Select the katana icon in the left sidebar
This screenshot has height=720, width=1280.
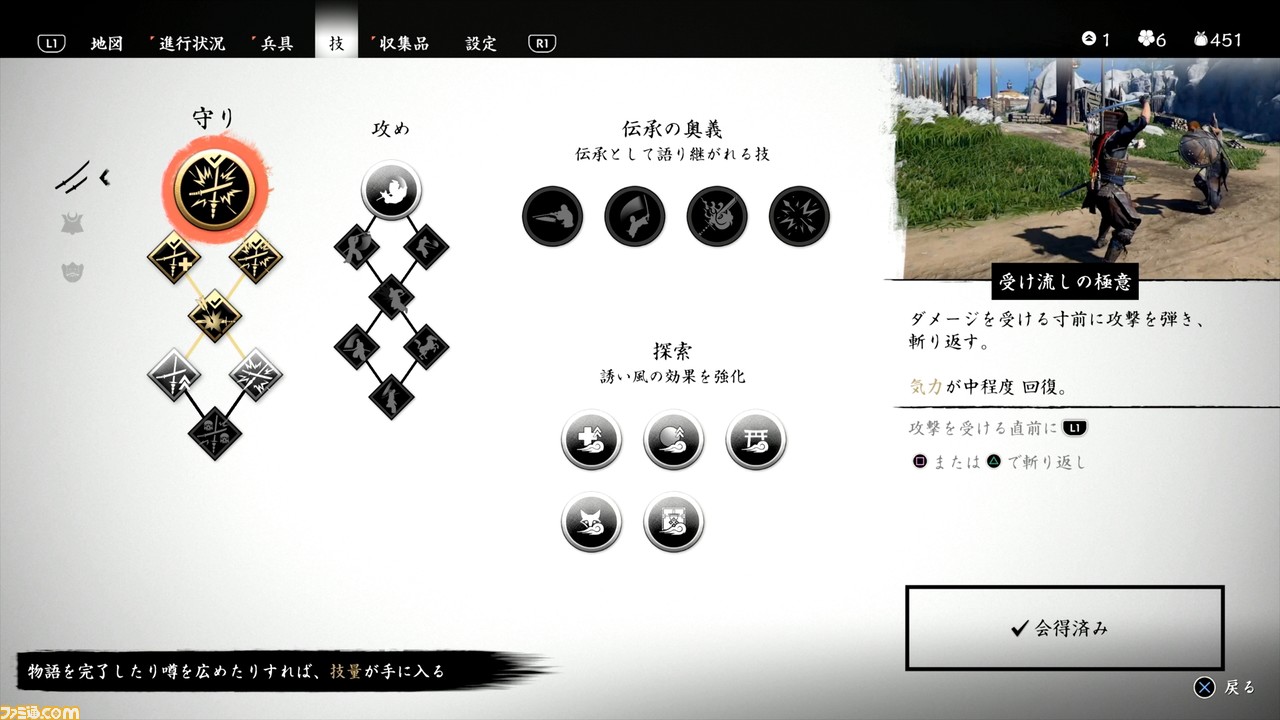click(x=80, y=178)
